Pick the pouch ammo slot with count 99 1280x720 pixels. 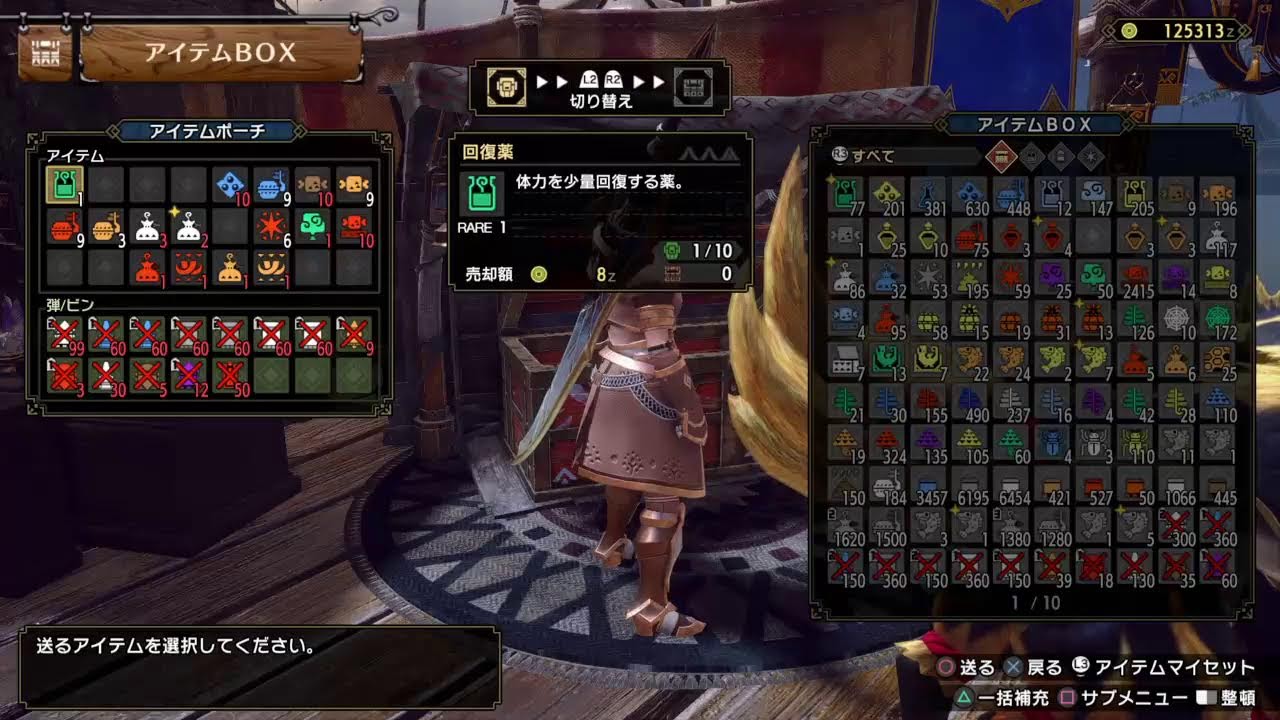65,334
